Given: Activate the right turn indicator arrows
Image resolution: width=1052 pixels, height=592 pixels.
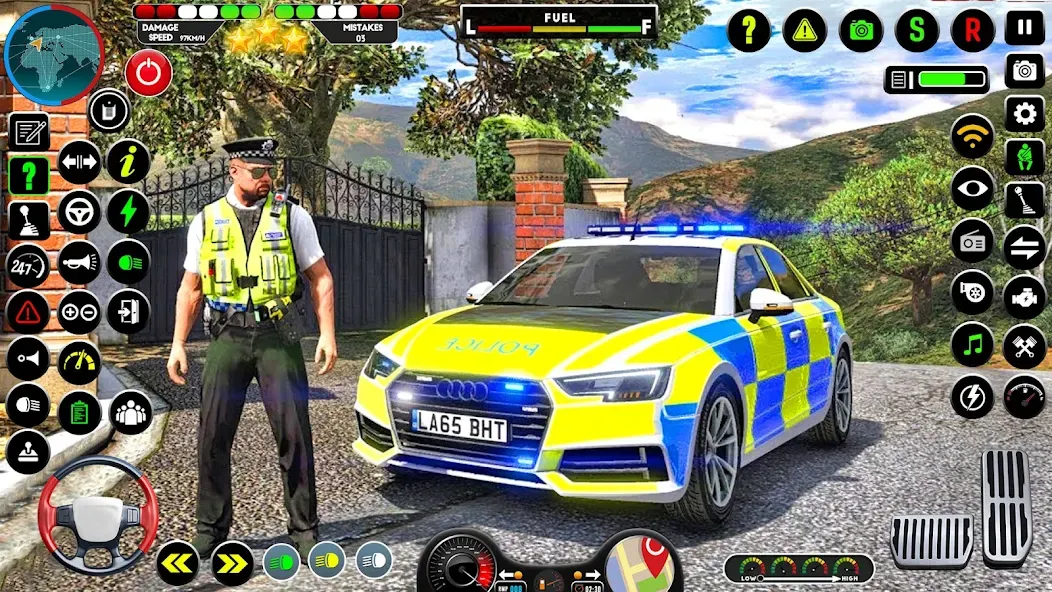Looking at the screenshot, I should (x=232, y=563).
